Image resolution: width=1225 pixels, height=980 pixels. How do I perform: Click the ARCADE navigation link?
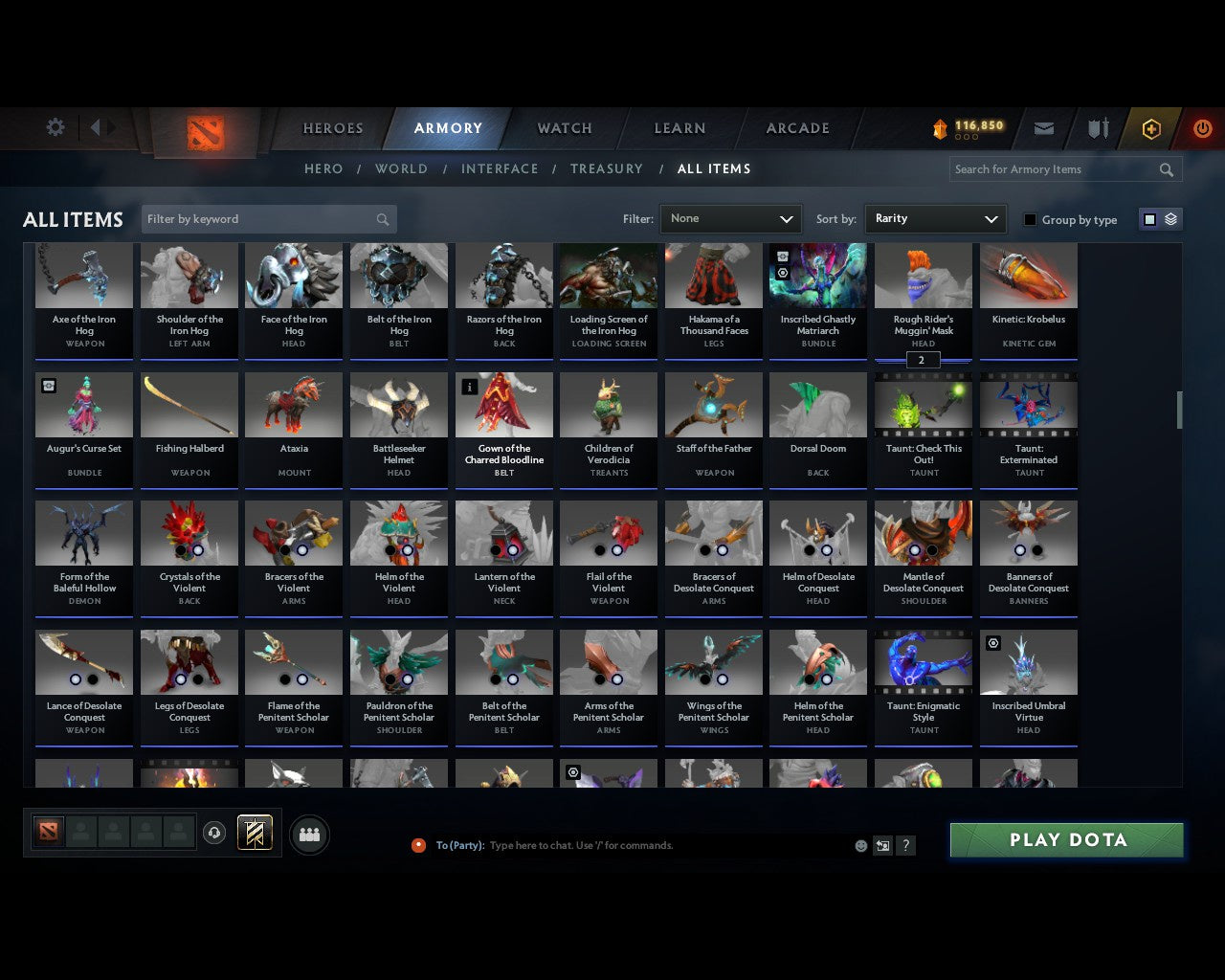796,128
